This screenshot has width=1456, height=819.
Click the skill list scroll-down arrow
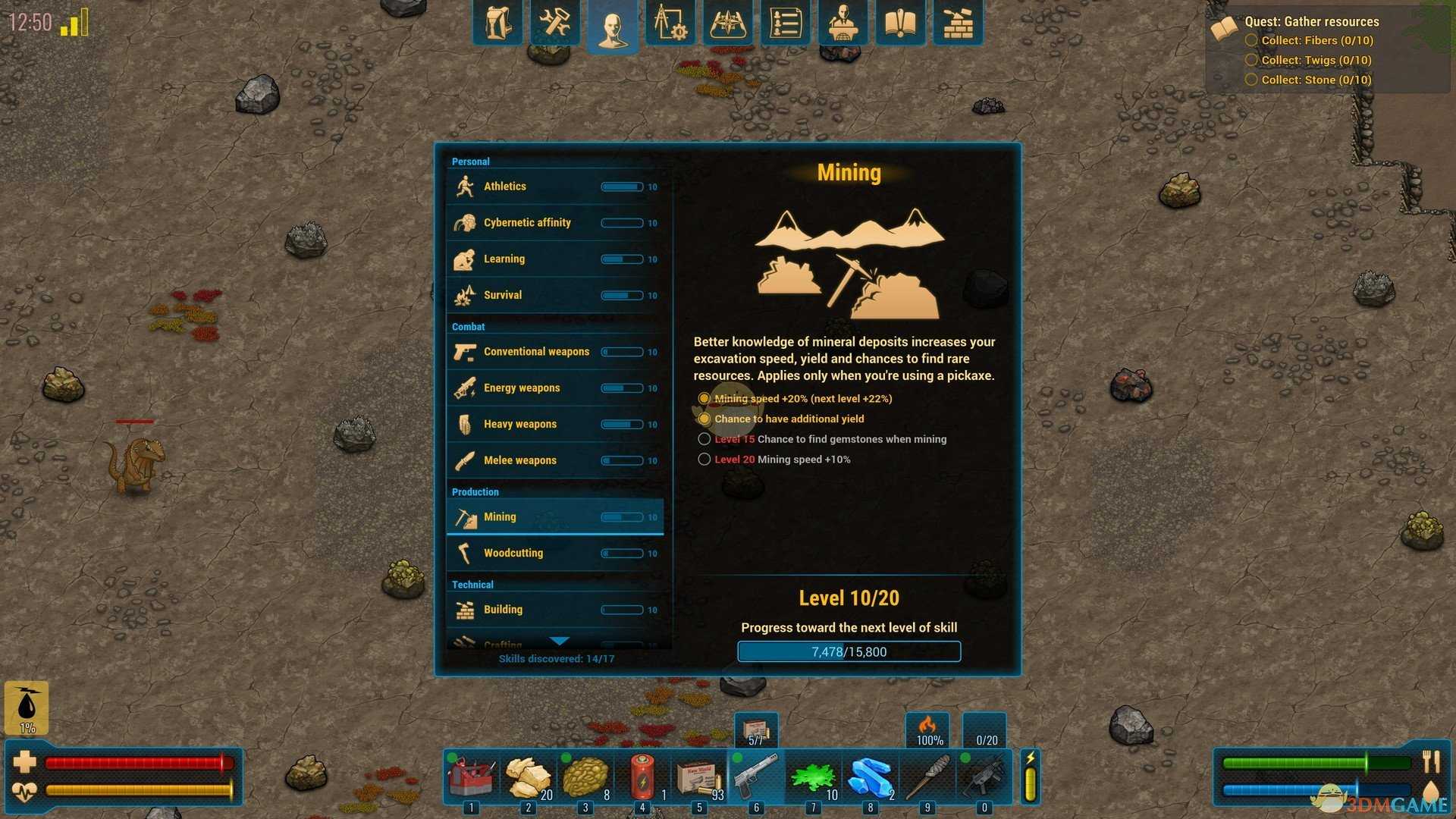point(559,642)
